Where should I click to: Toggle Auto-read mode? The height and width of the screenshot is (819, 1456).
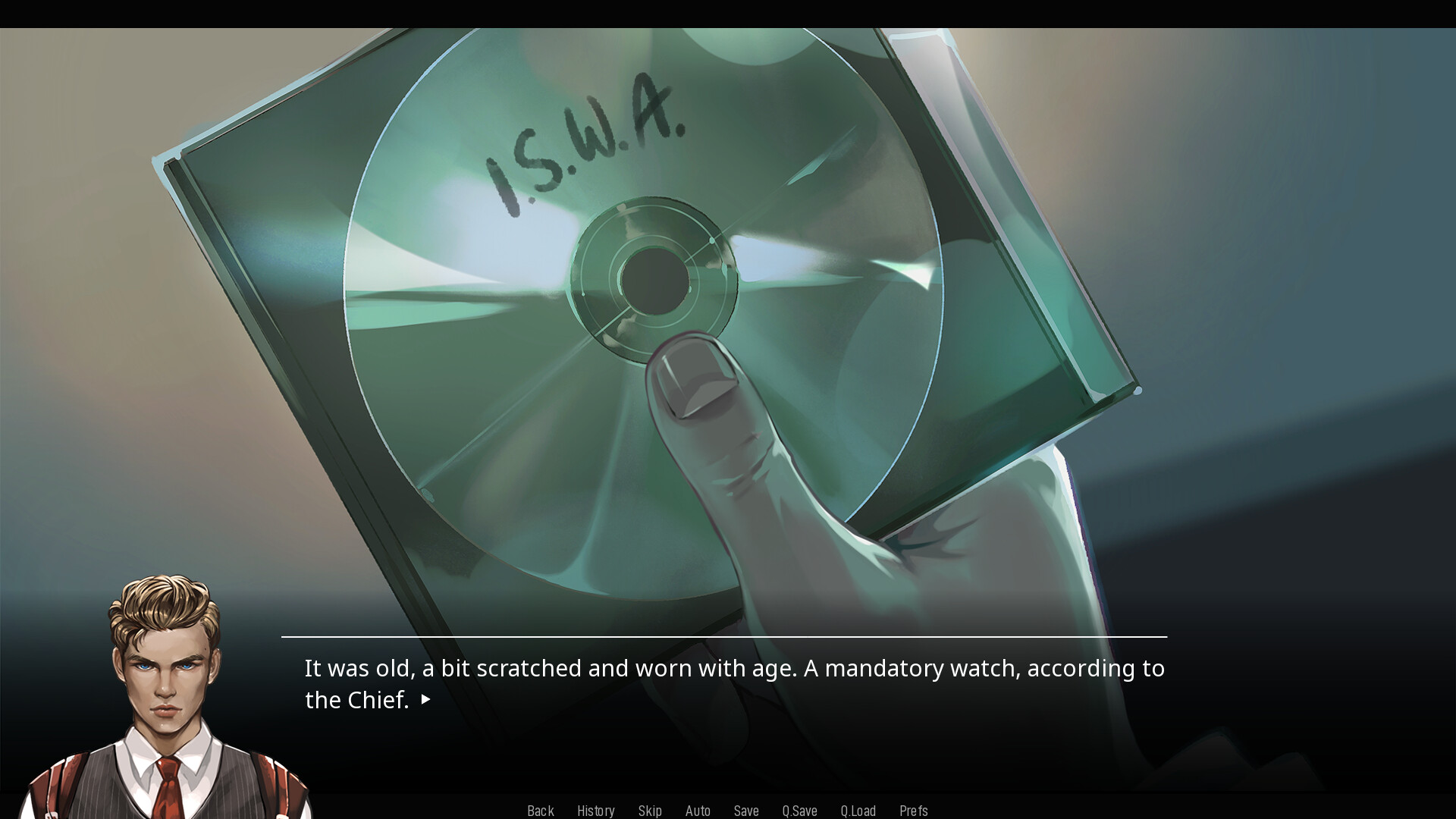(x=698, y=810)
